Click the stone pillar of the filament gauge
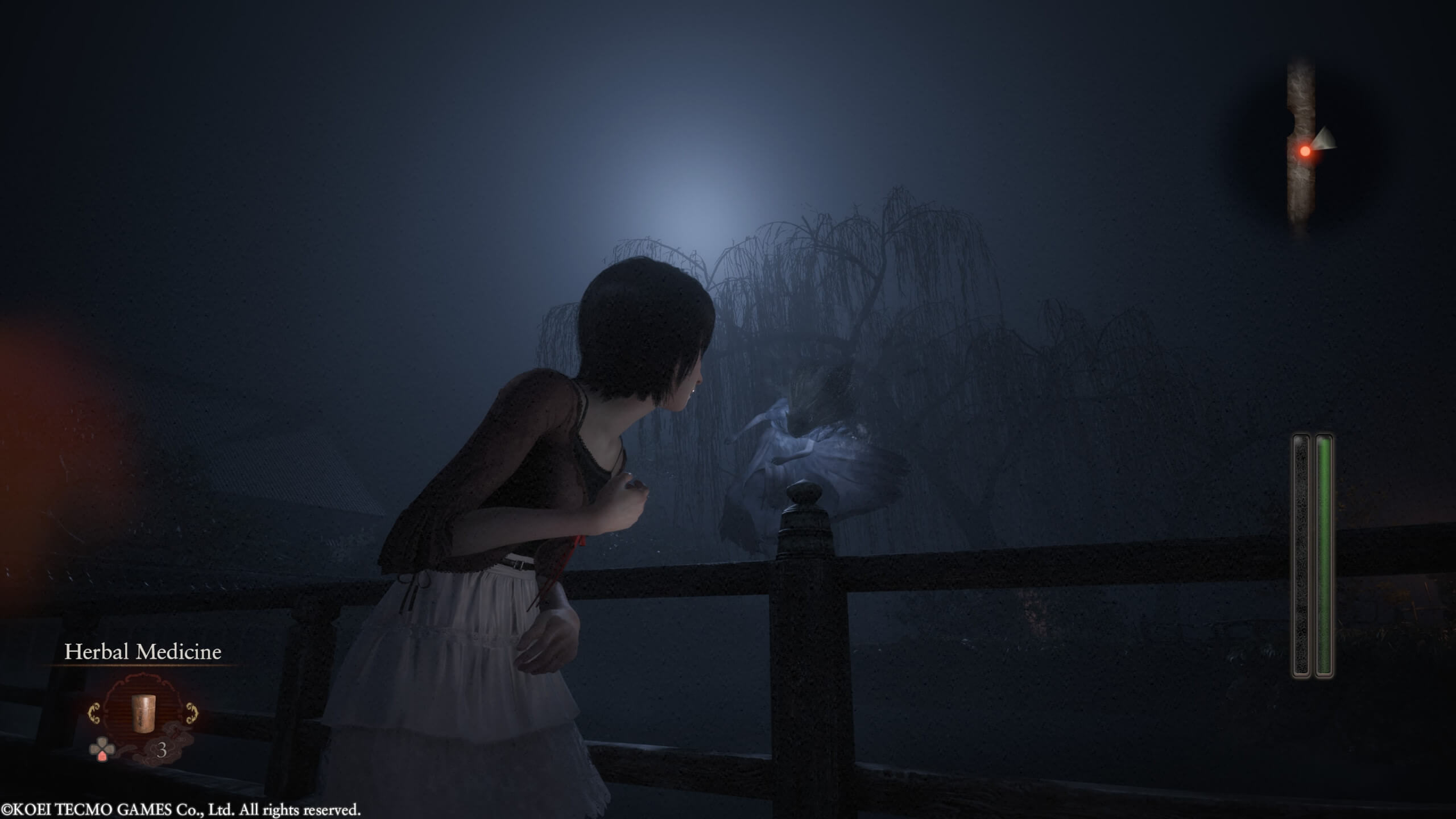 (x=1301, y=102)
